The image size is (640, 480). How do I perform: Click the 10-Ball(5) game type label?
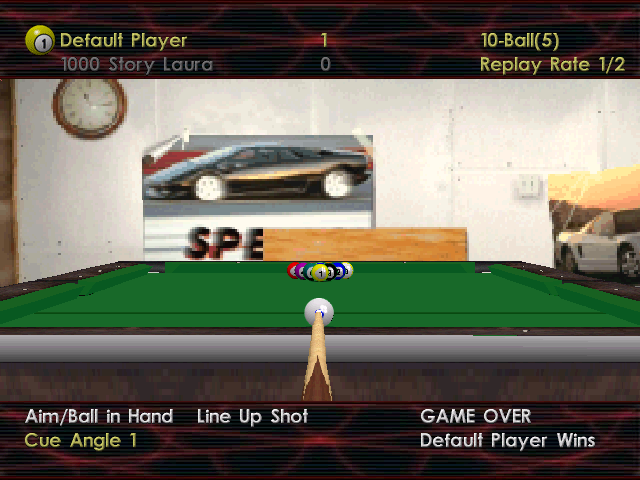tap(519, 41)
